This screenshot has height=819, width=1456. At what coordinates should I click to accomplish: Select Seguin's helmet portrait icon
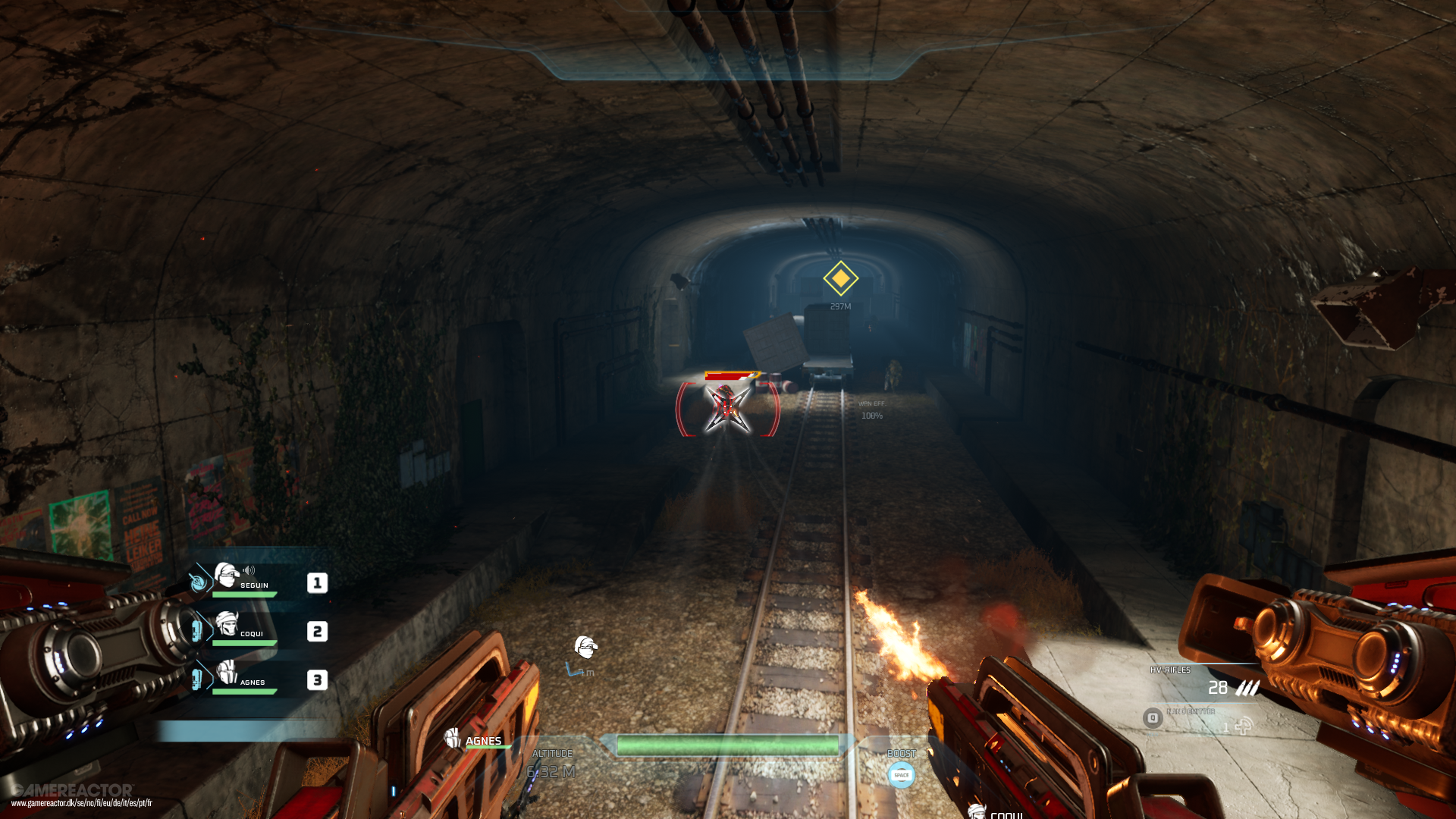tap(226, 575)
